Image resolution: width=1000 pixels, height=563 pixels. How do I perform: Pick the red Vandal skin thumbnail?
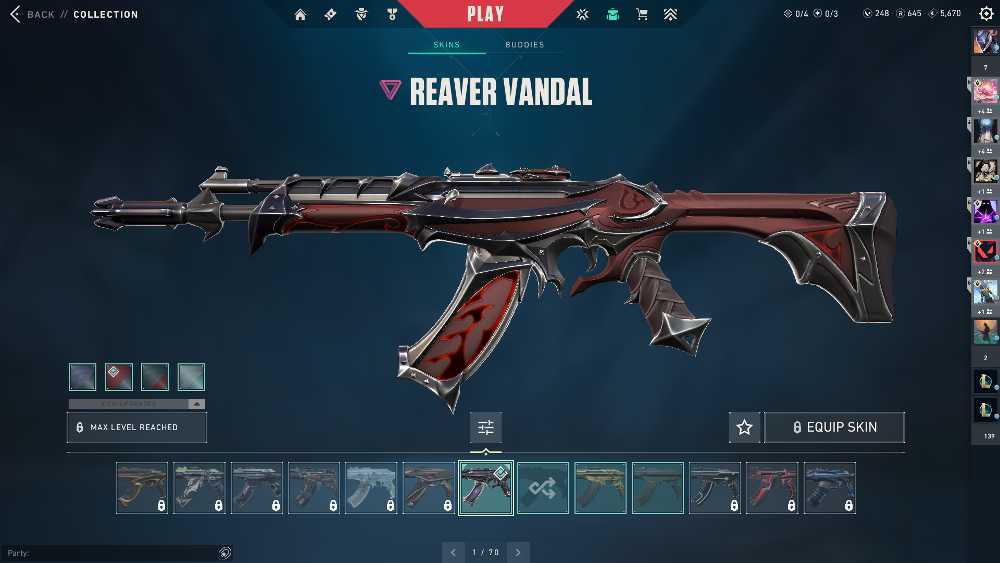tap(772, 488)
